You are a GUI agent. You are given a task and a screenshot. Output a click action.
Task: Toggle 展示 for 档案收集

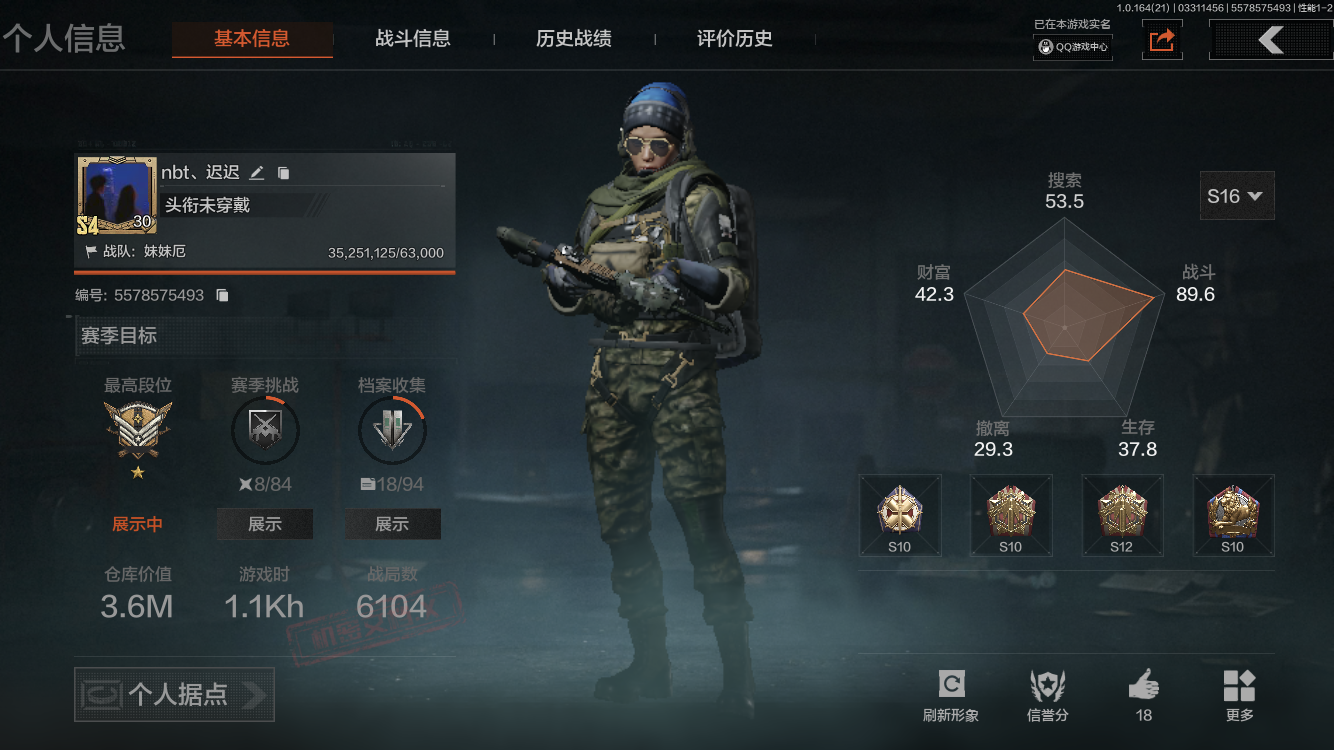[392, 523]
